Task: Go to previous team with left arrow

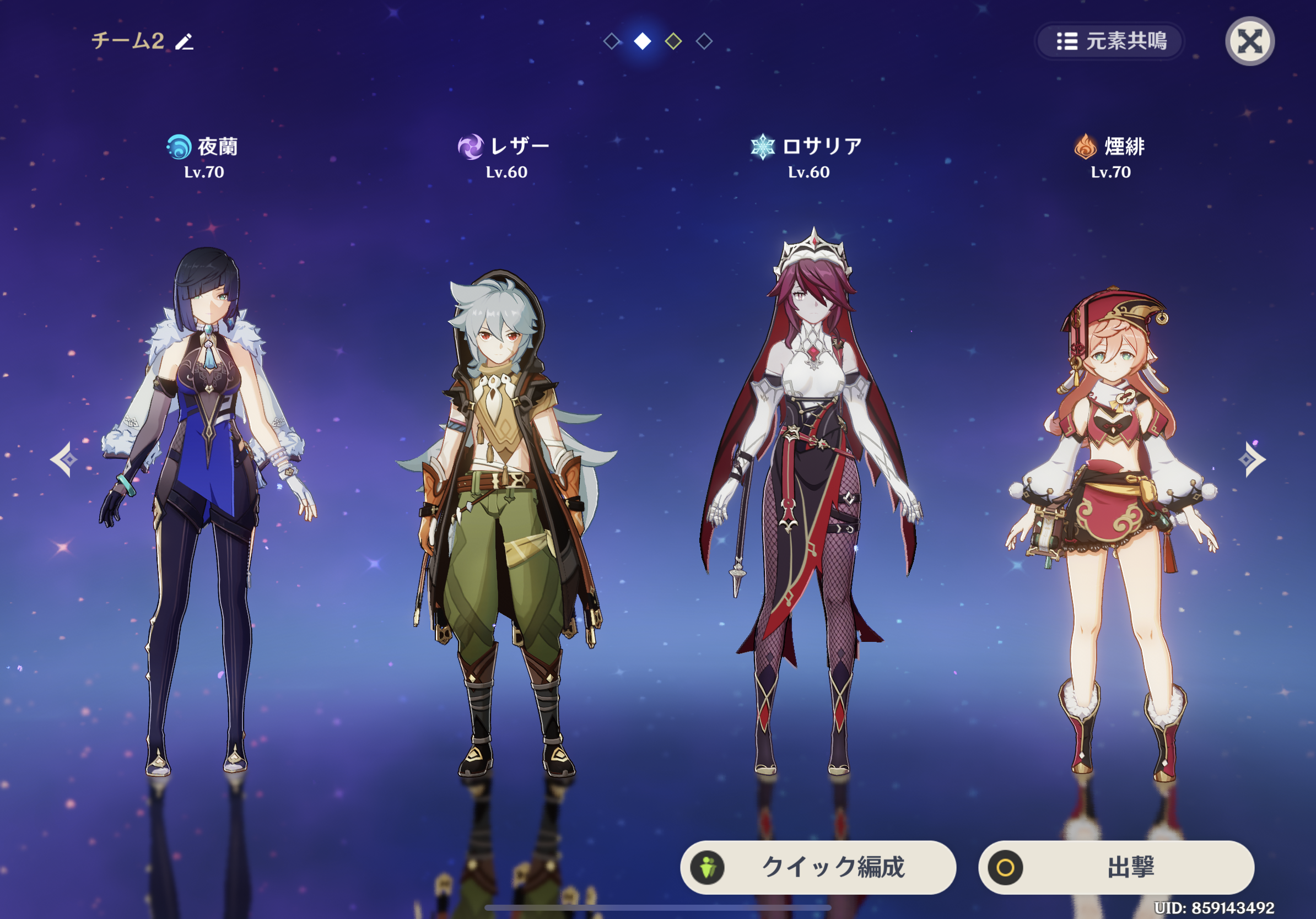Action: [63, 459]
